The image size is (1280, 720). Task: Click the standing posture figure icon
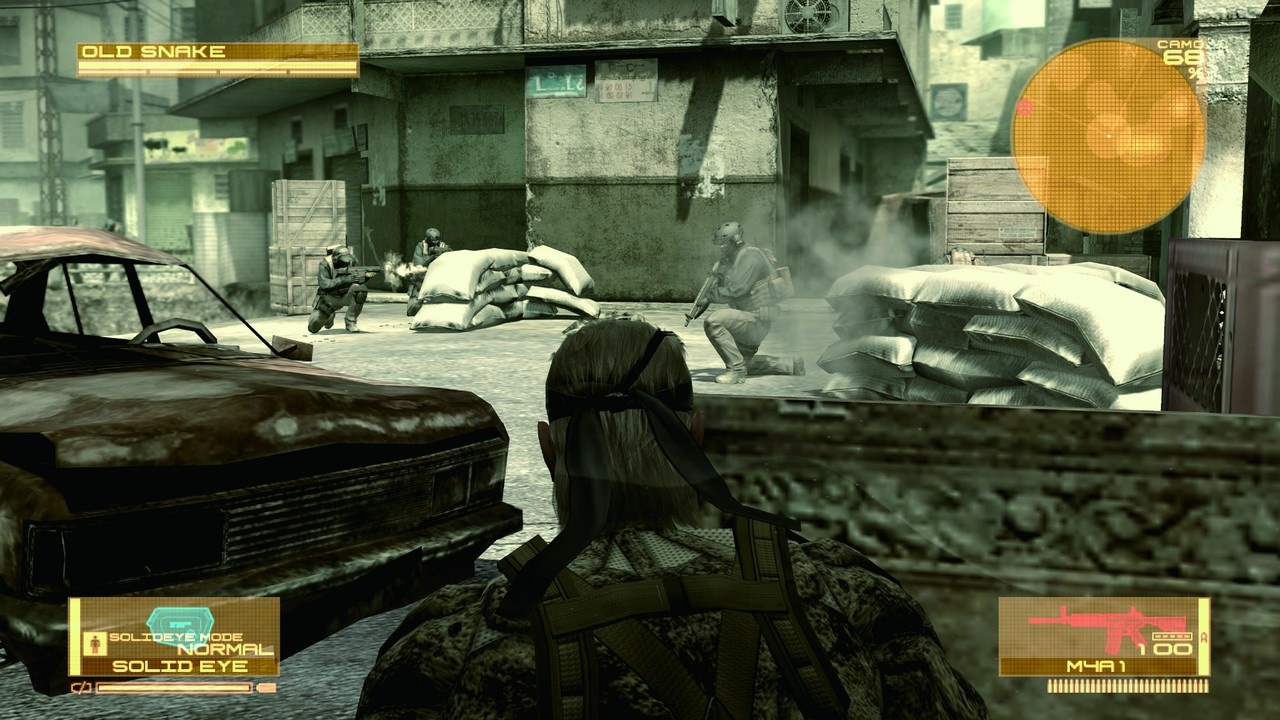coord(94,642)
